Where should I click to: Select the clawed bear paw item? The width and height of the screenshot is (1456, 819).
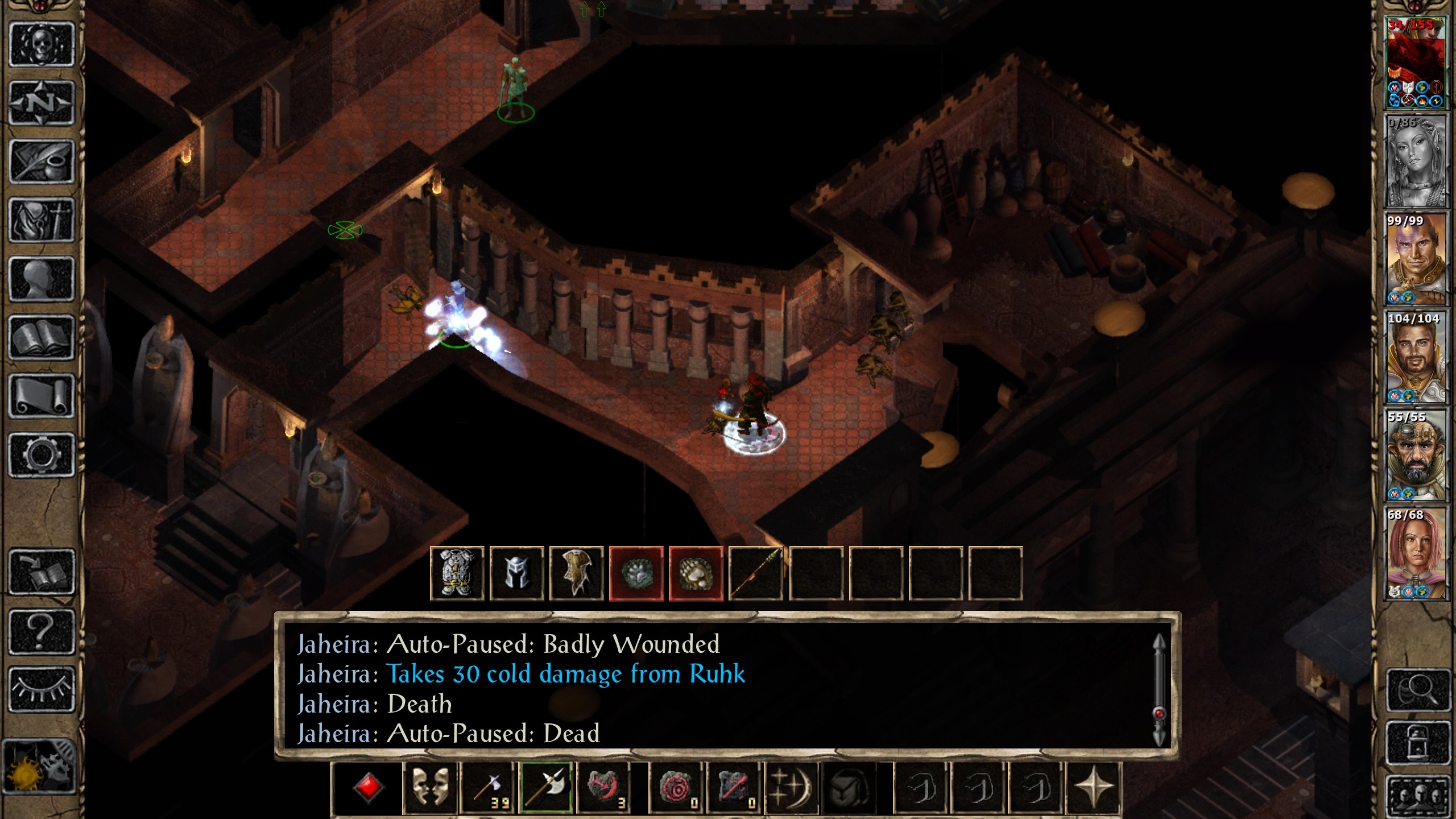tap(696, 573)
